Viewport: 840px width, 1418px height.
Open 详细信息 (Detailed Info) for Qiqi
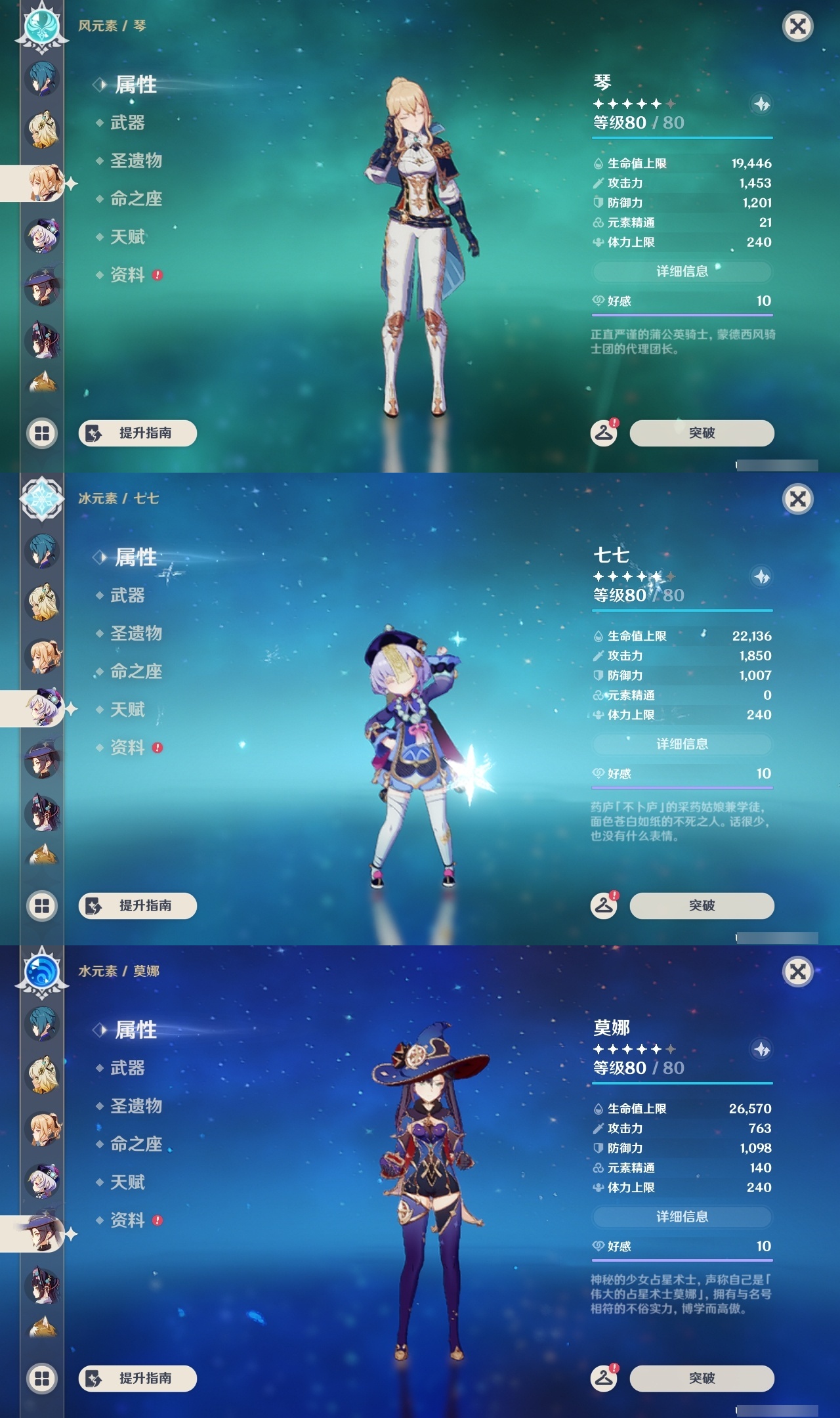pyautogui.click(x=682, y=744)
